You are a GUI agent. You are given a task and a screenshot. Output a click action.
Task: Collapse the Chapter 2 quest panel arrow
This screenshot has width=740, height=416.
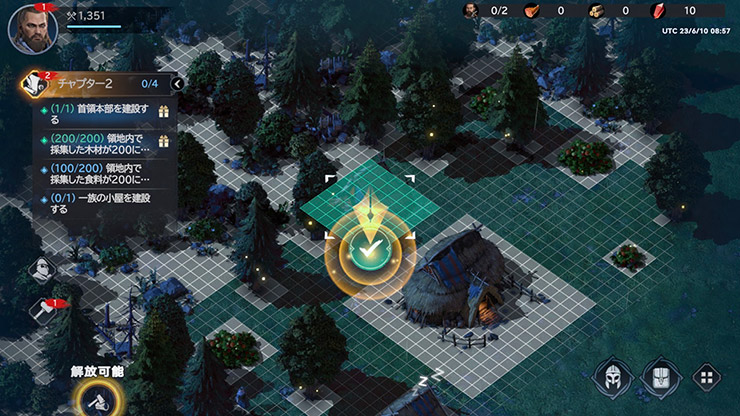(x=177, y=84)
